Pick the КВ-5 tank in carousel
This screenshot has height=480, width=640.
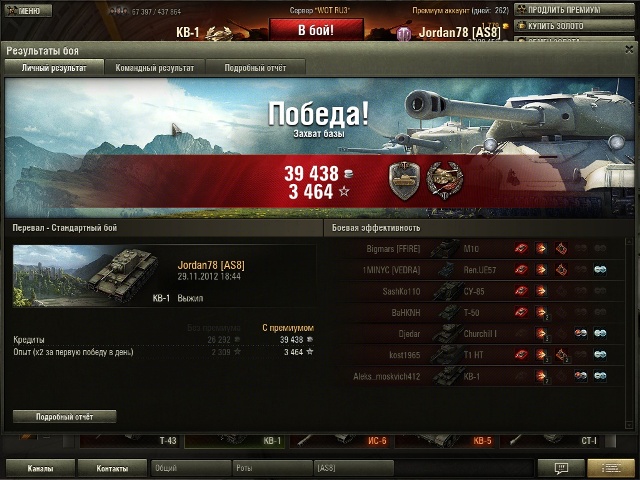click(482, 440)
